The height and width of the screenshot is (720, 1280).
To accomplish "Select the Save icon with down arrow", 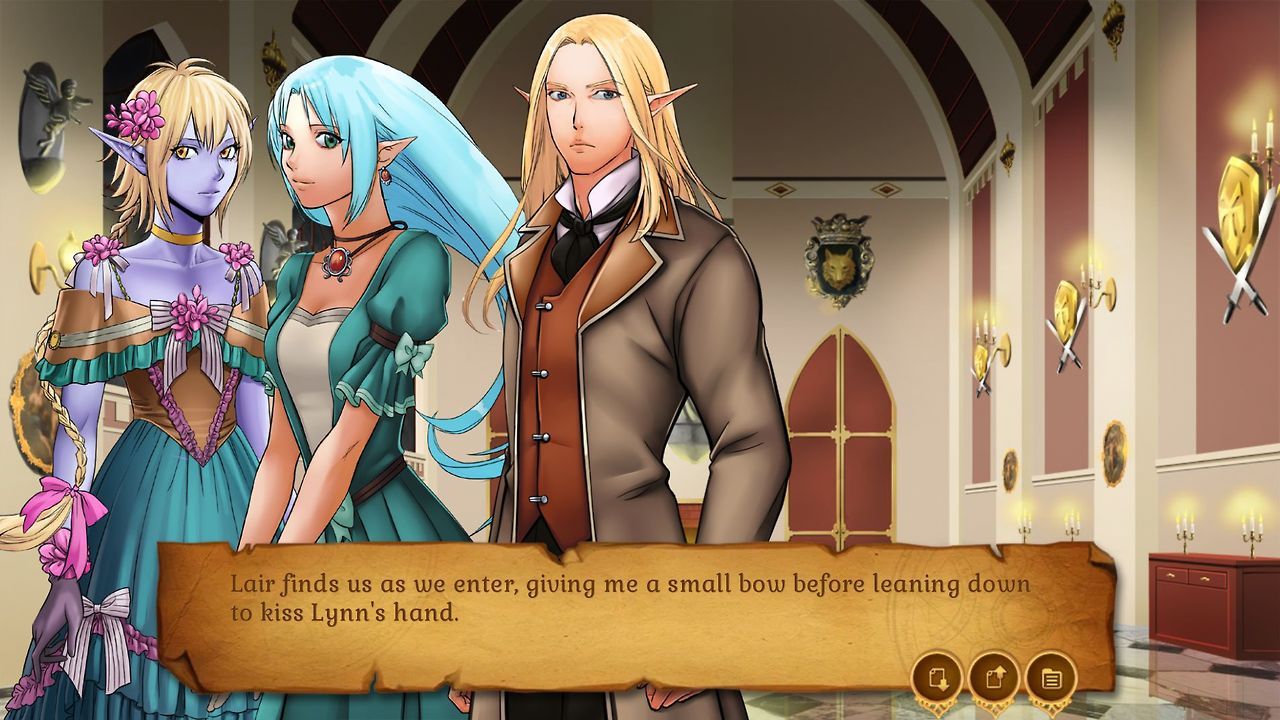I will point(937,678).
